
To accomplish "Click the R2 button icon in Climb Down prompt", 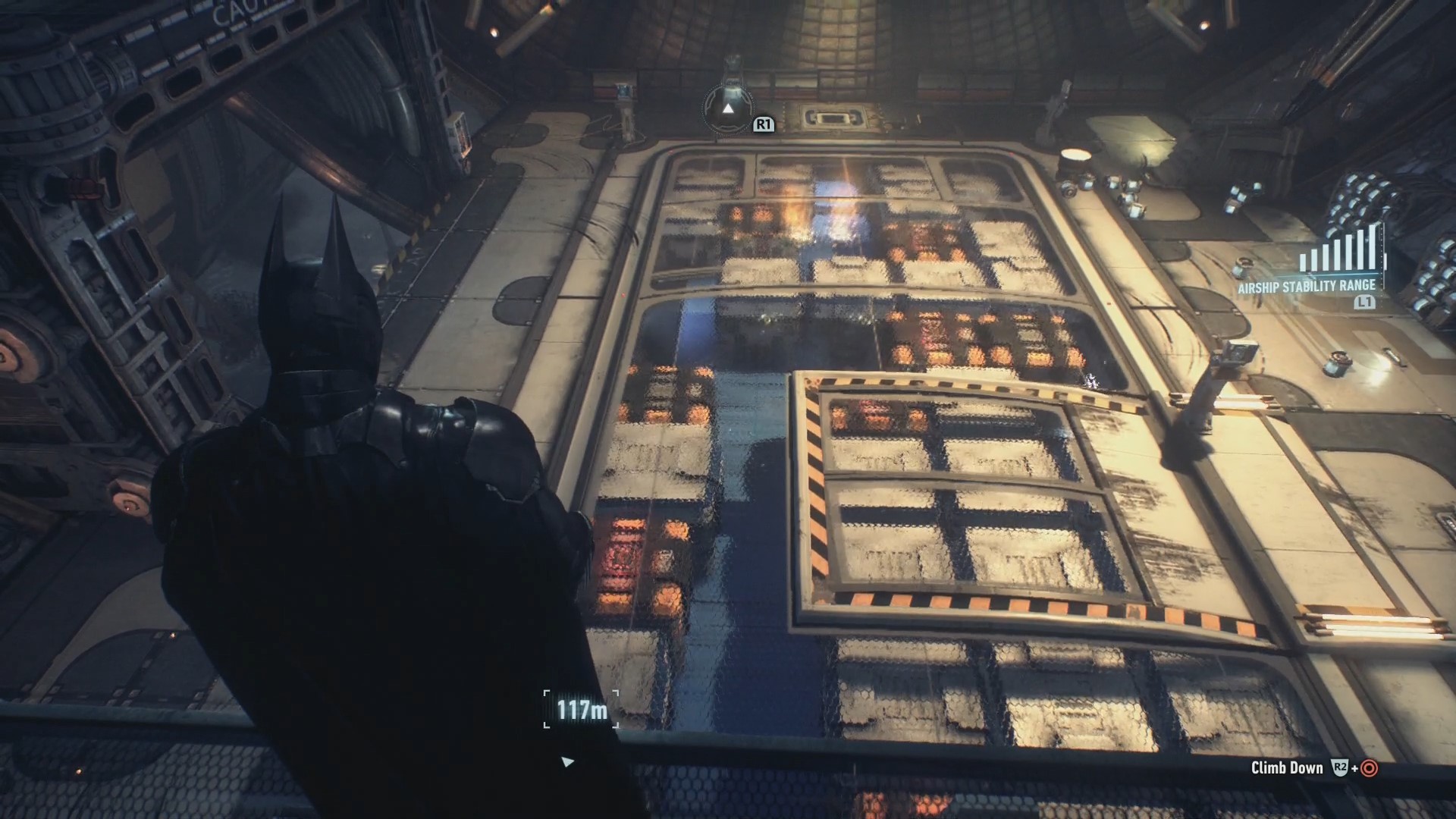I will (1340, 769).
